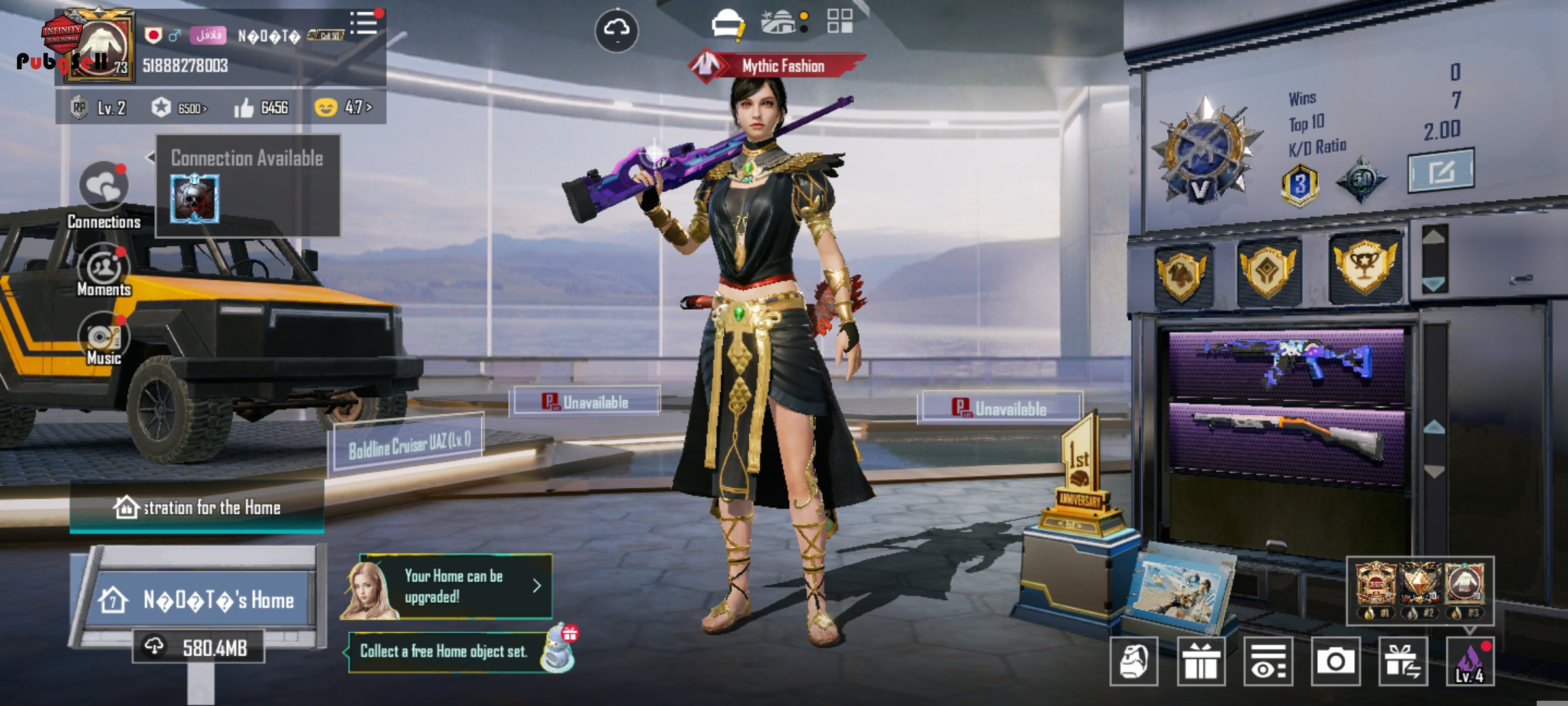Open Moments feed
The image size is (1568, 706).
coord(103,268)
